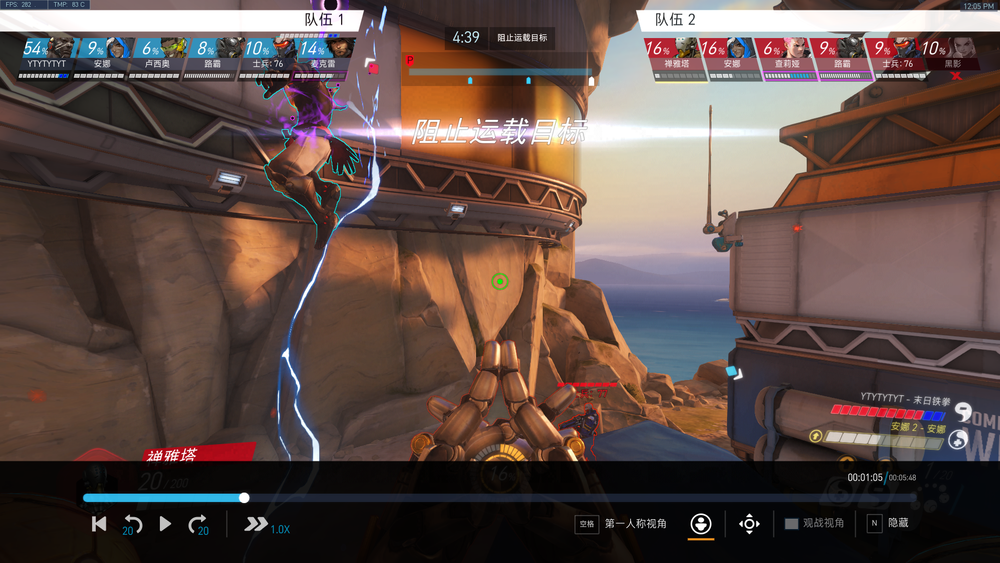Click the play button in replay controls

coord(166,524)
